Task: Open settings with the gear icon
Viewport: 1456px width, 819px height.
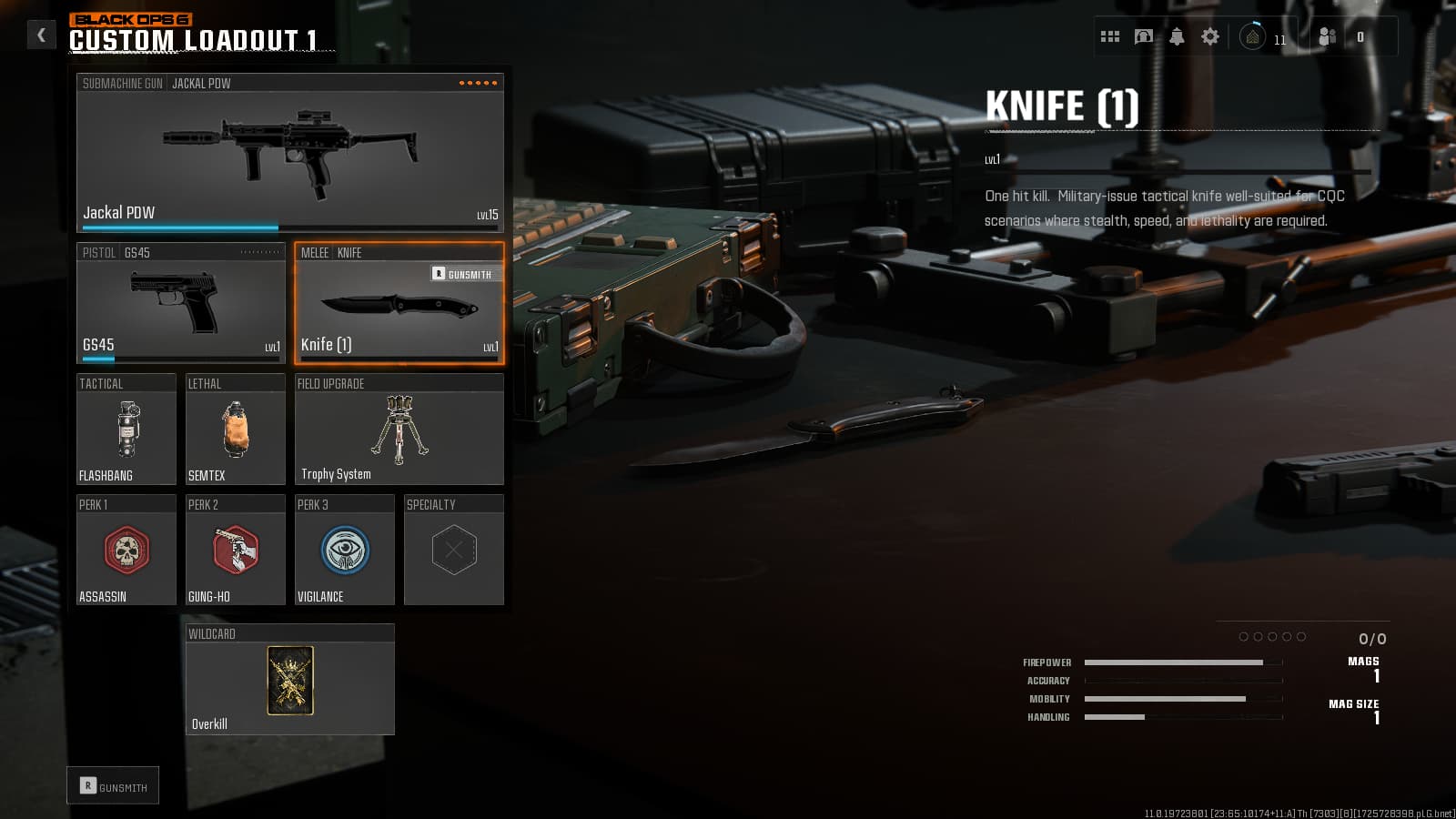Action: (x=1210, y=36)
